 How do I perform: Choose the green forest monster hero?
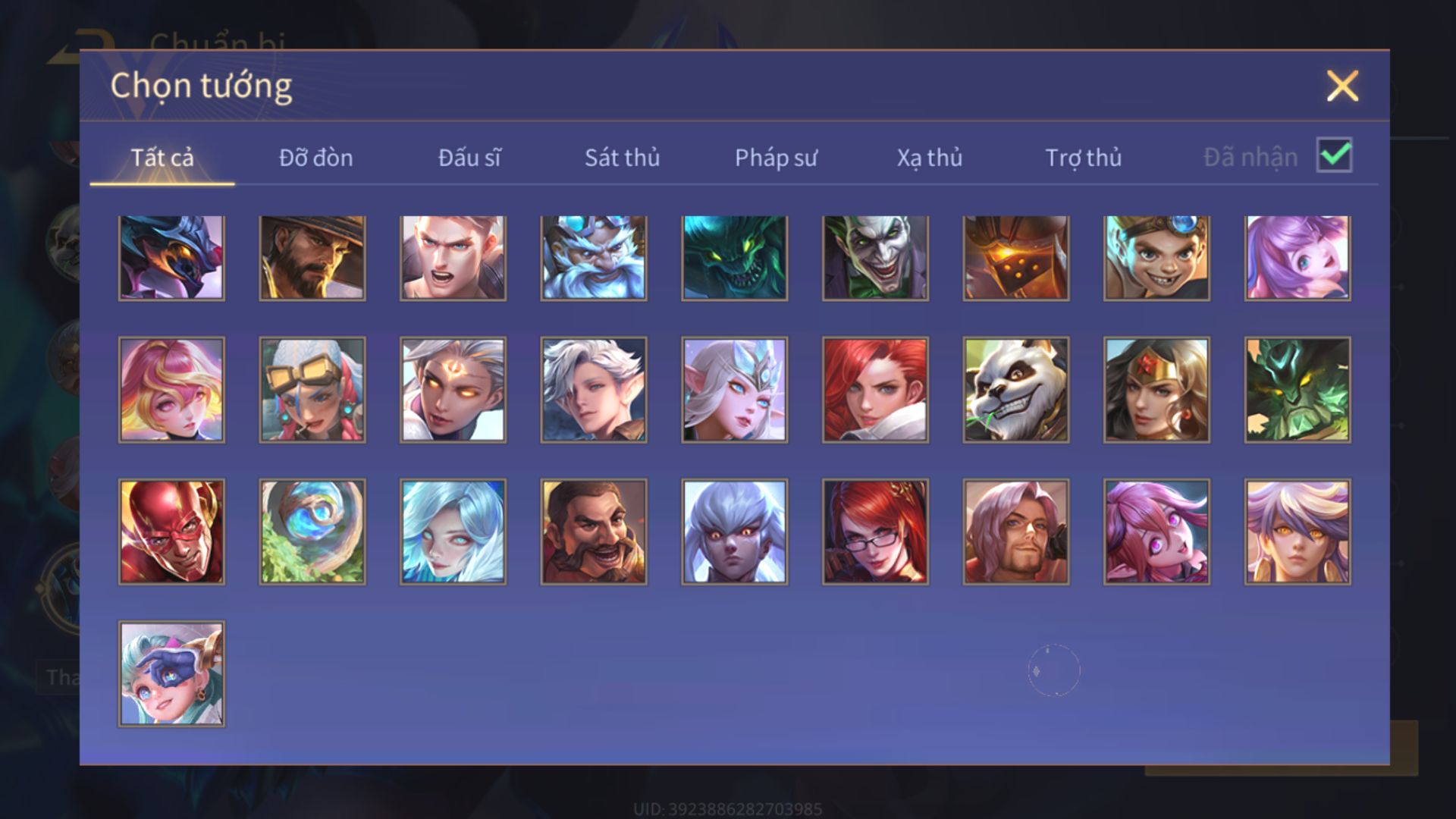[x=1298, y=390]
